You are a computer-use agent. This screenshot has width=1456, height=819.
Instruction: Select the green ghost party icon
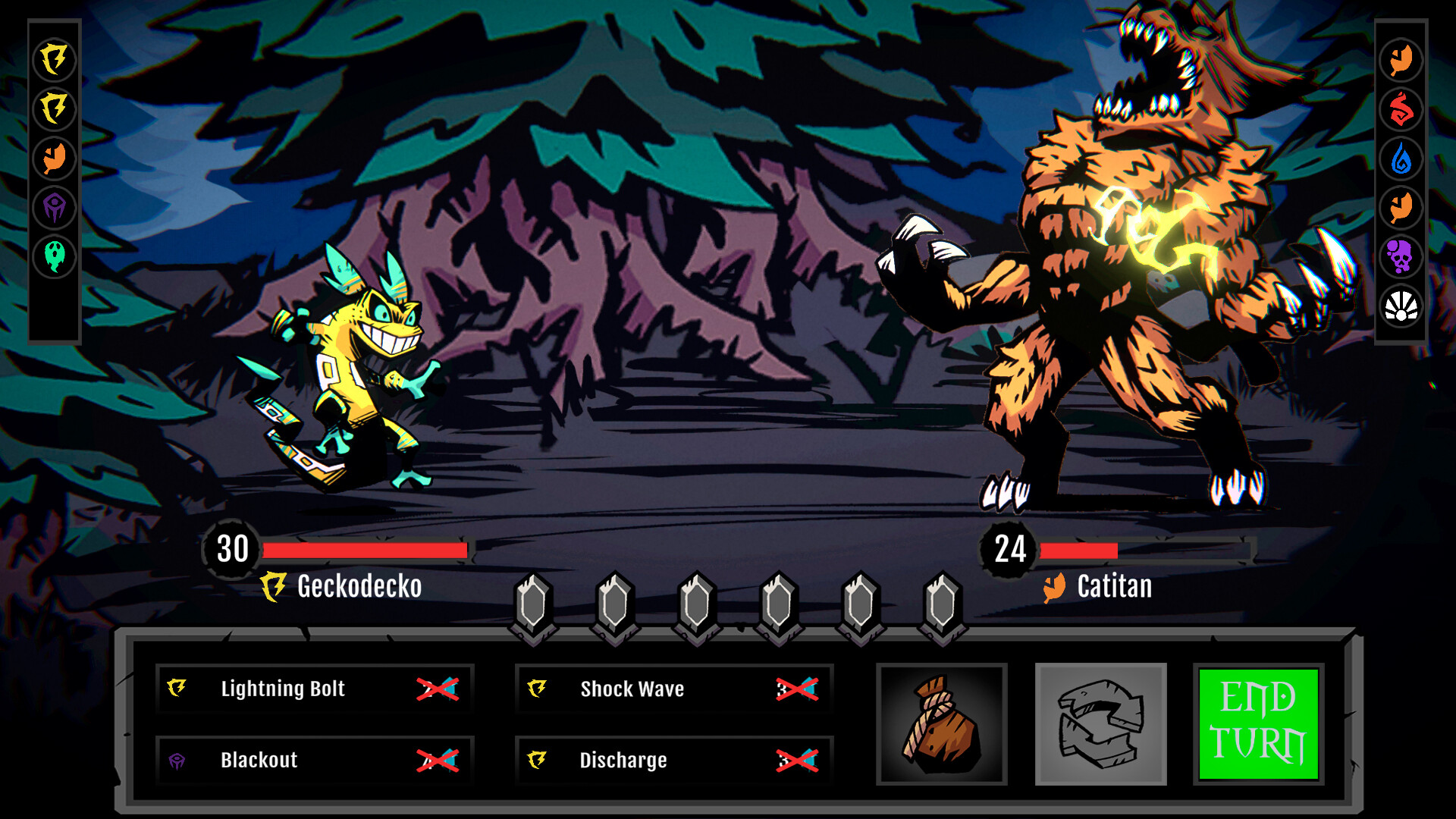point(55,256)
